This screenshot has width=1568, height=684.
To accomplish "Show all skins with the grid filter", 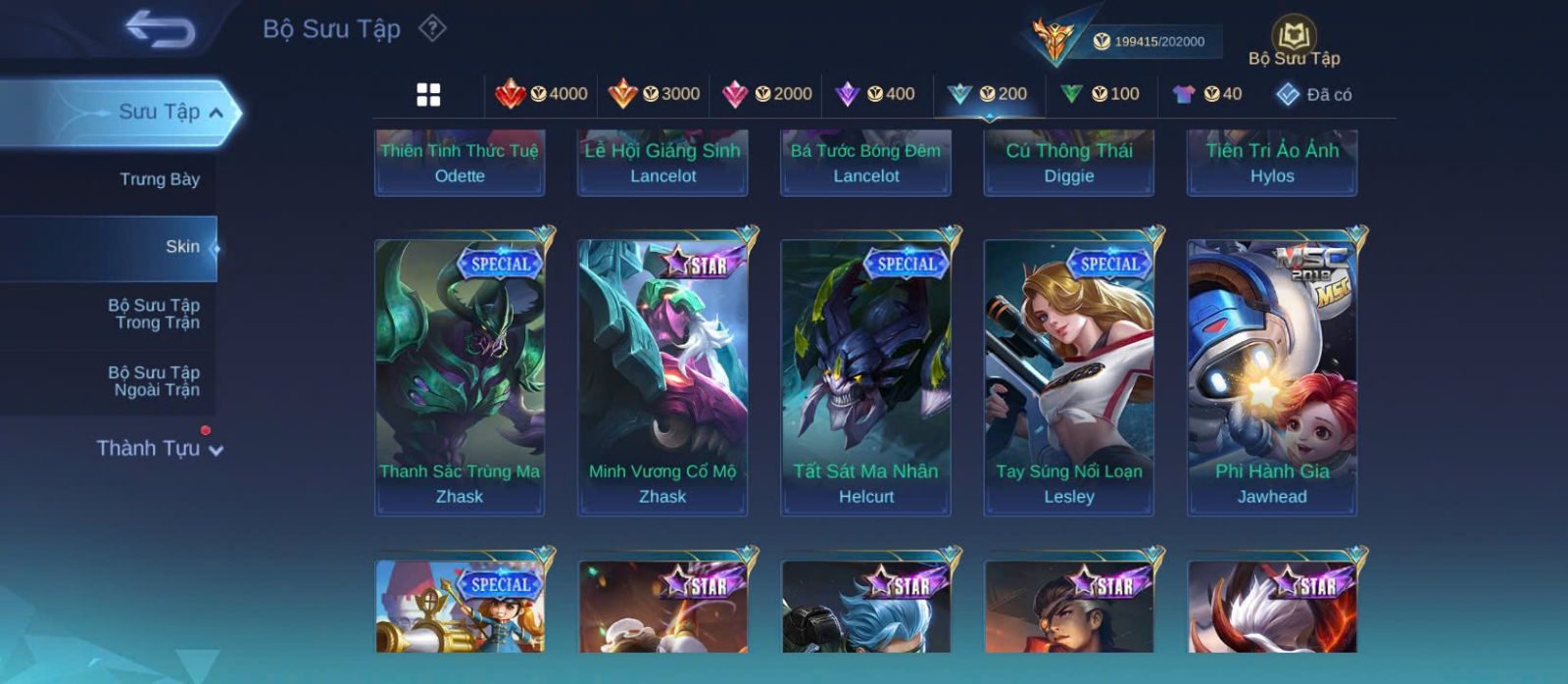I will tap(428, 94).
